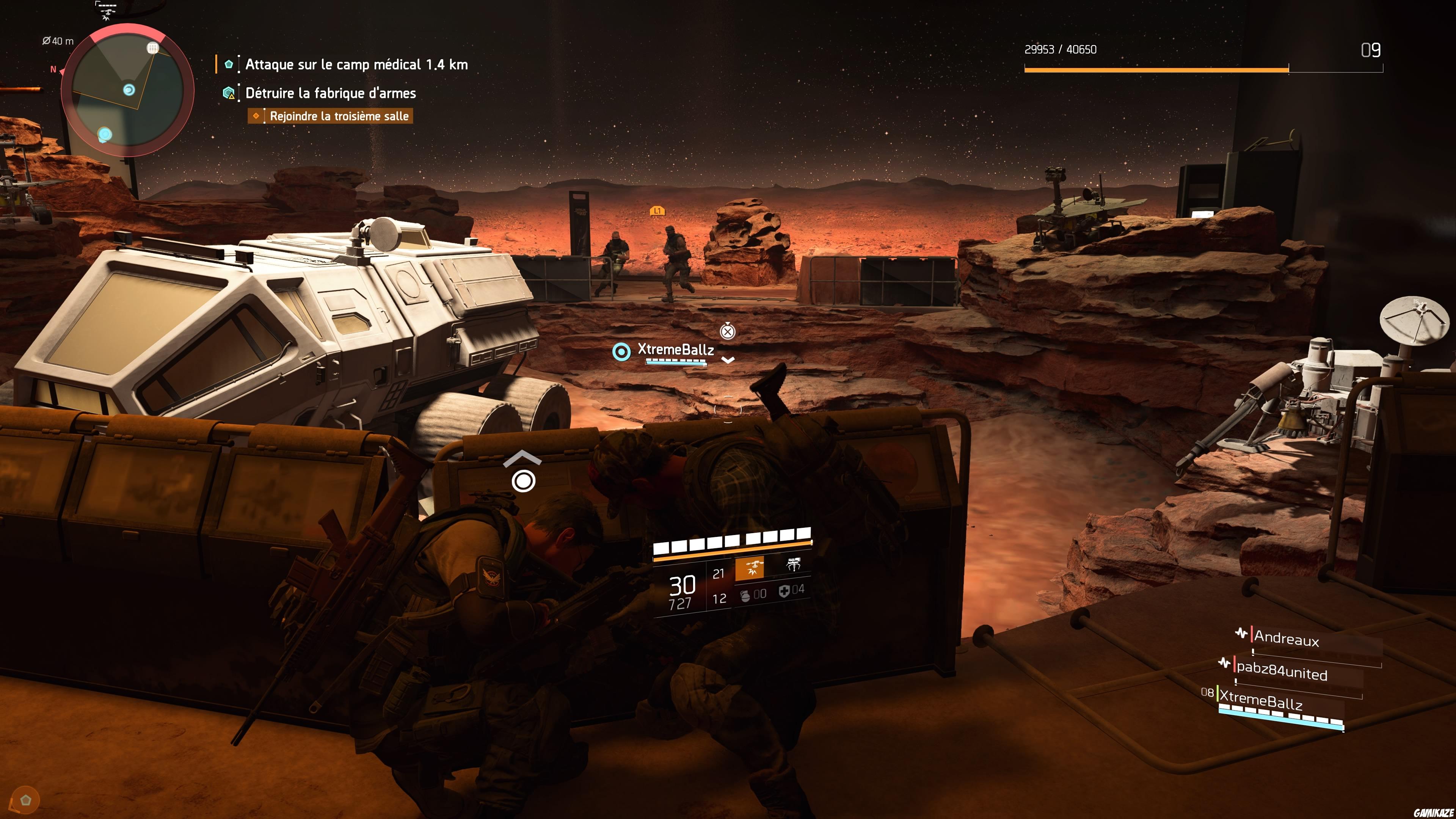Click the main mission pentagon icon

(229, 64)
